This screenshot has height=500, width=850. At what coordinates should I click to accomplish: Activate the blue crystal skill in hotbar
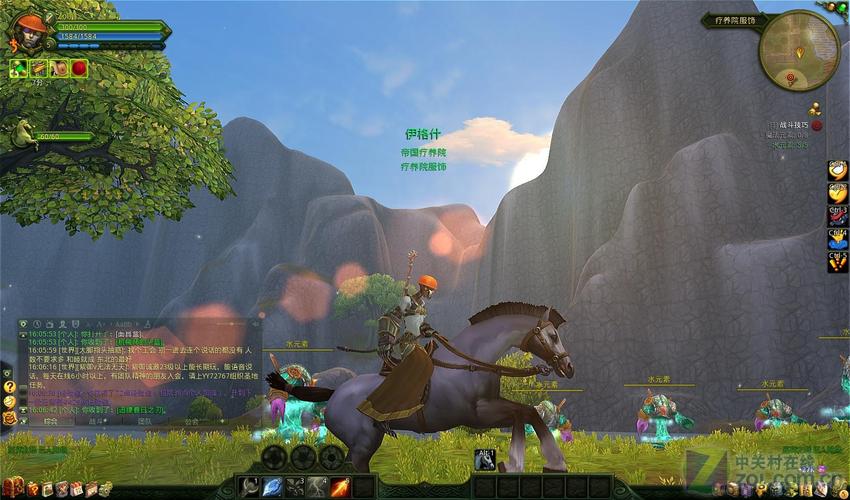[x=272, y=487]
